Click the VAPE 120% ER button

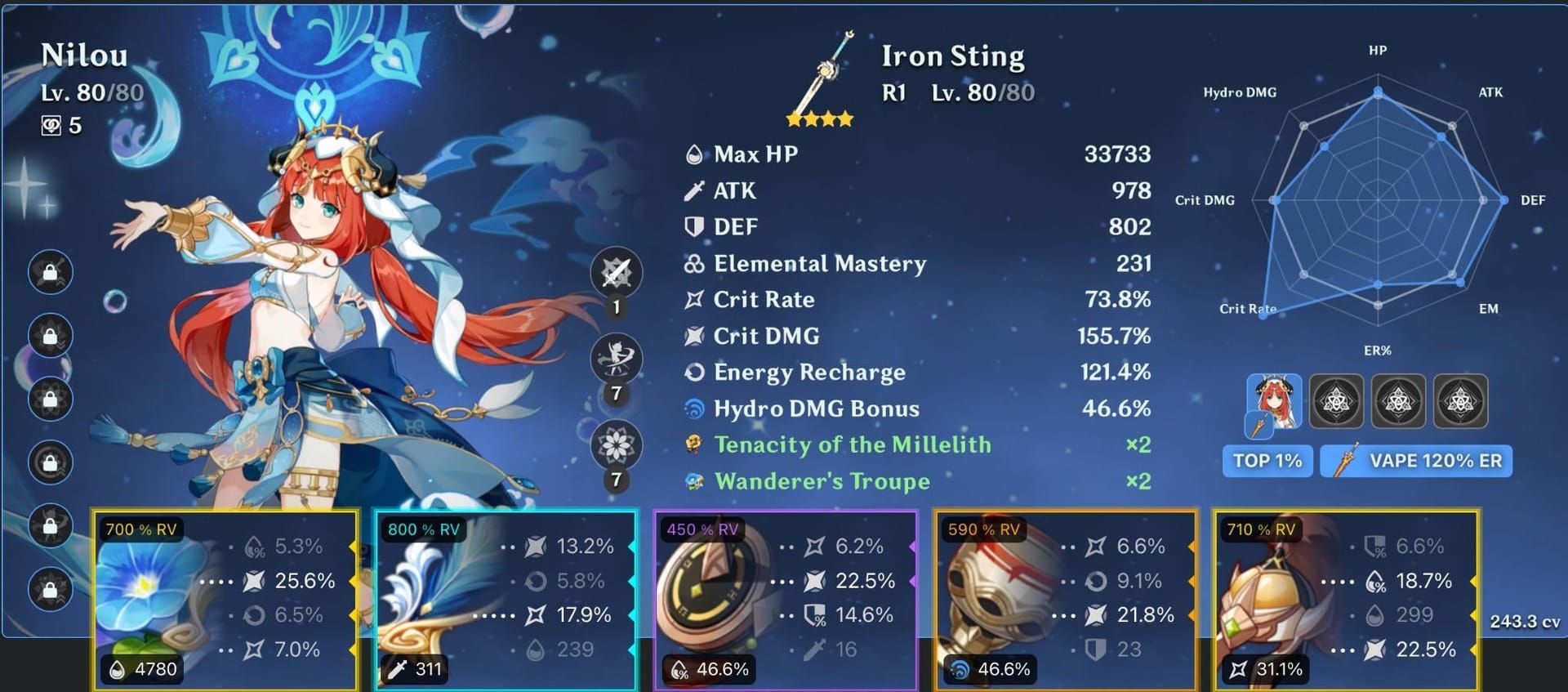1417,461
